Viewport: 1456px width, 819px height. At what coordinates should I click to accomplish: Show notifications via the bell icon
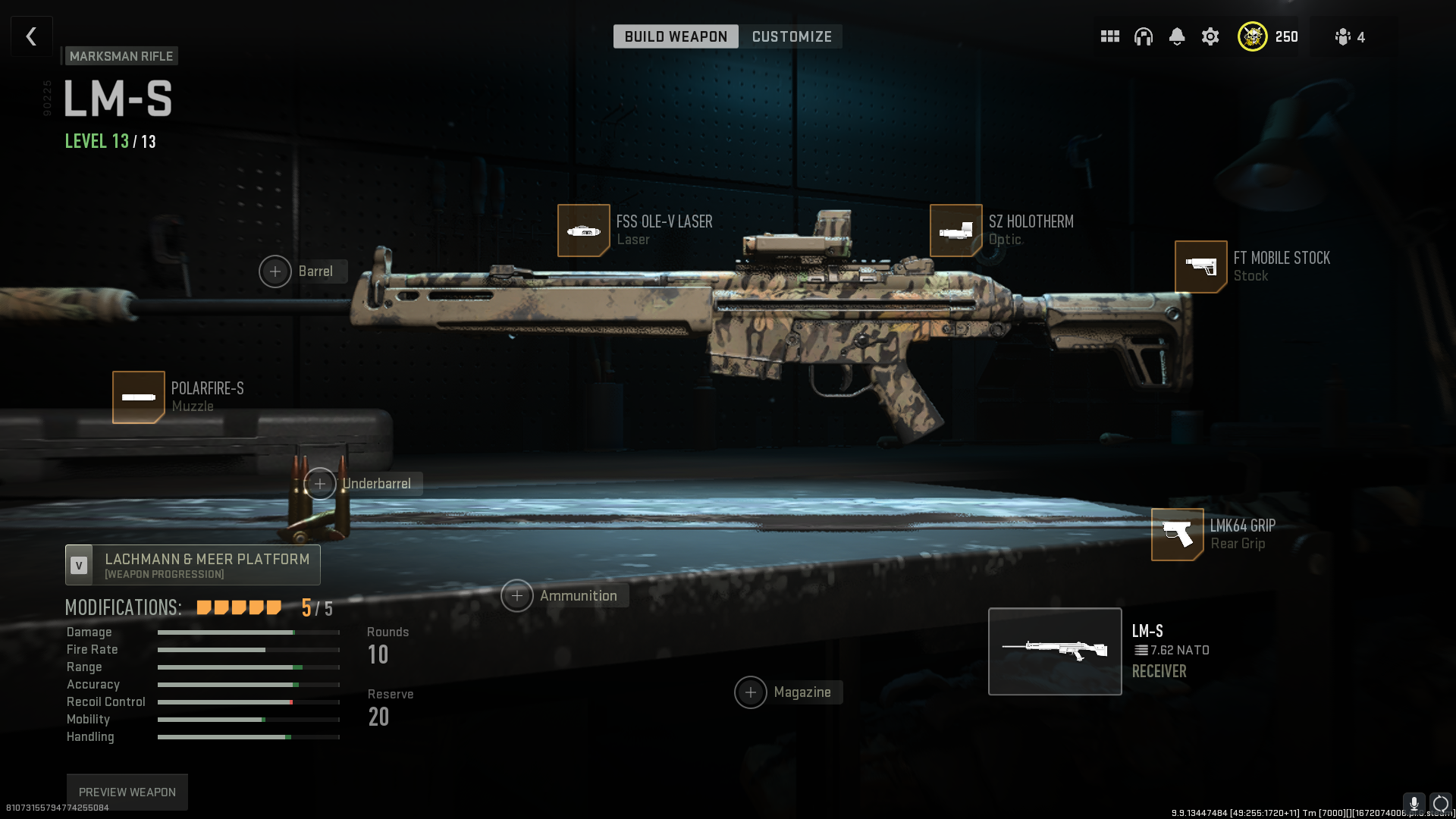[x=1176, y=36]
